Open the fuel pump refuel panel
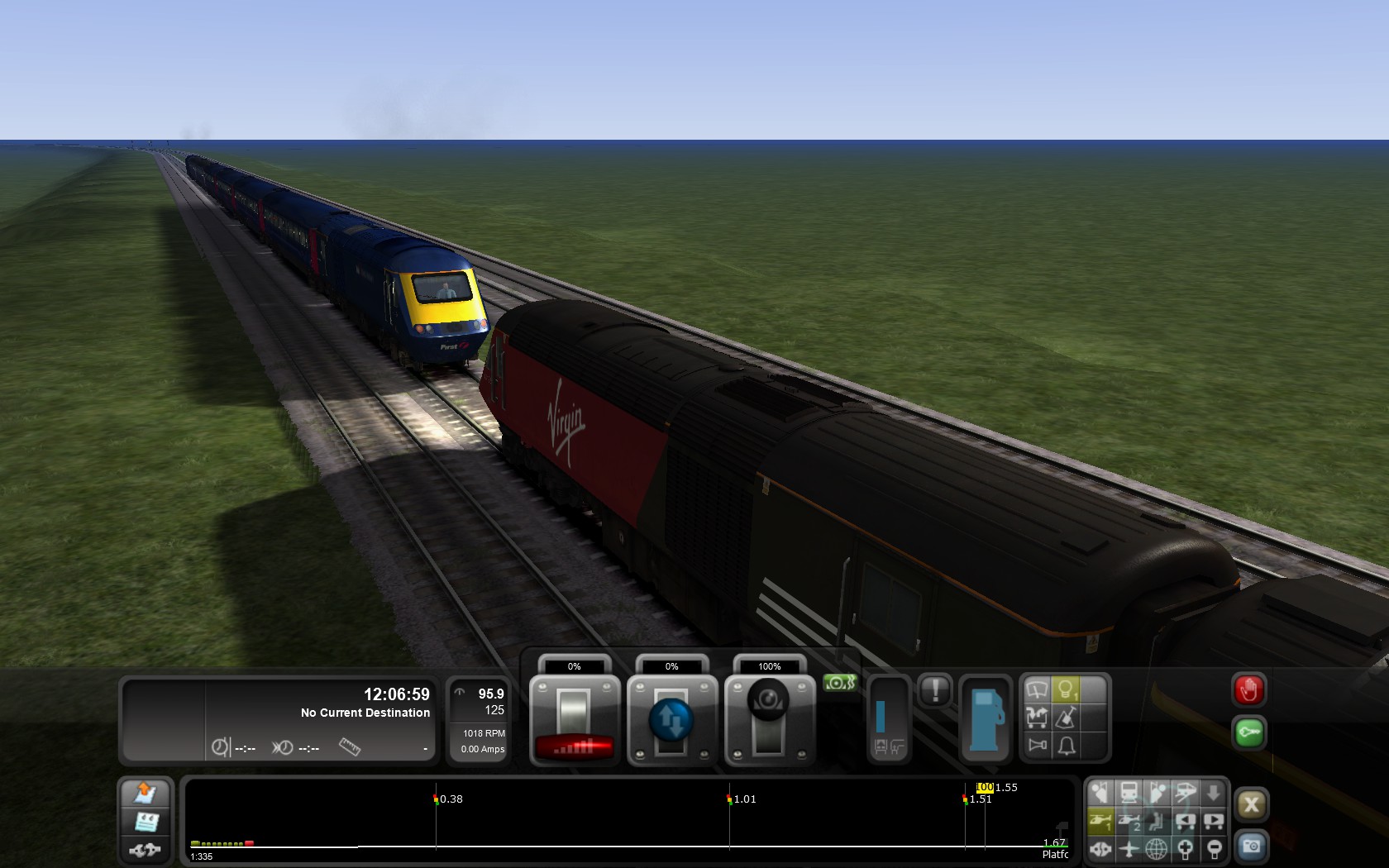The image size is (1389, 868). point(986,718)
